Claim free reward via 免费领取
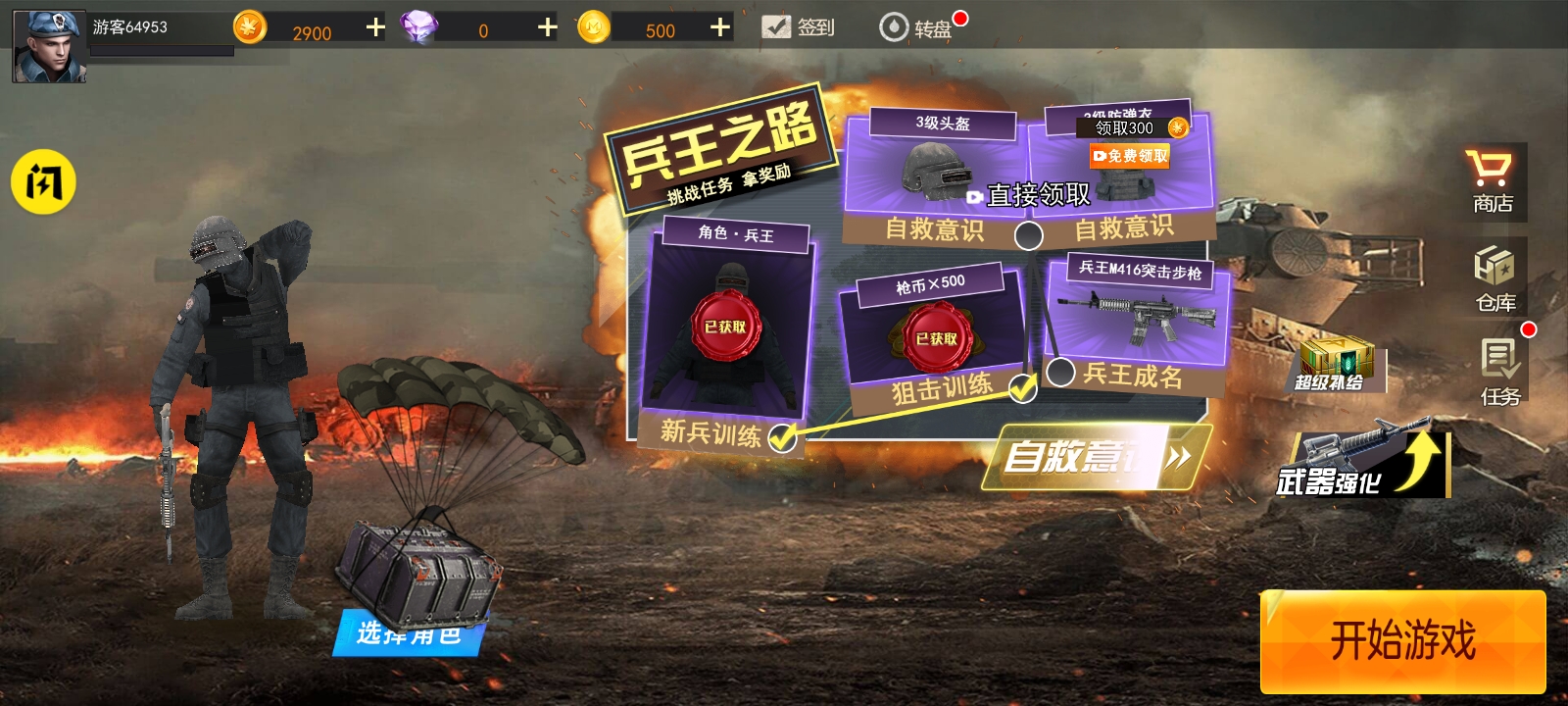Viewport: 1568px width, 706px height. coord(1130,156)
